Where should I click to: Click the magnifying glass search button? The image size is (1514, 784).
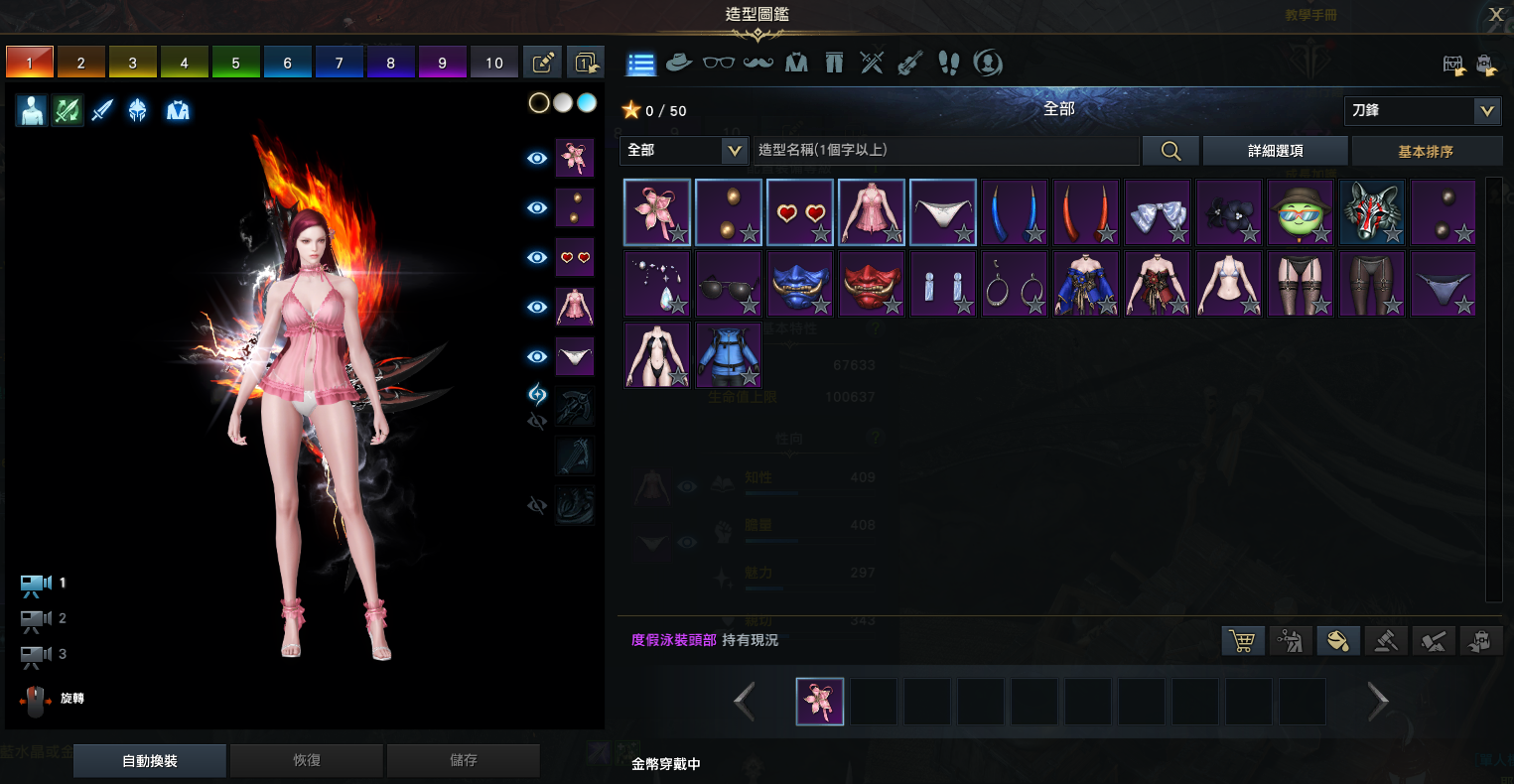pyautogui.click(x=1170, y=150)
